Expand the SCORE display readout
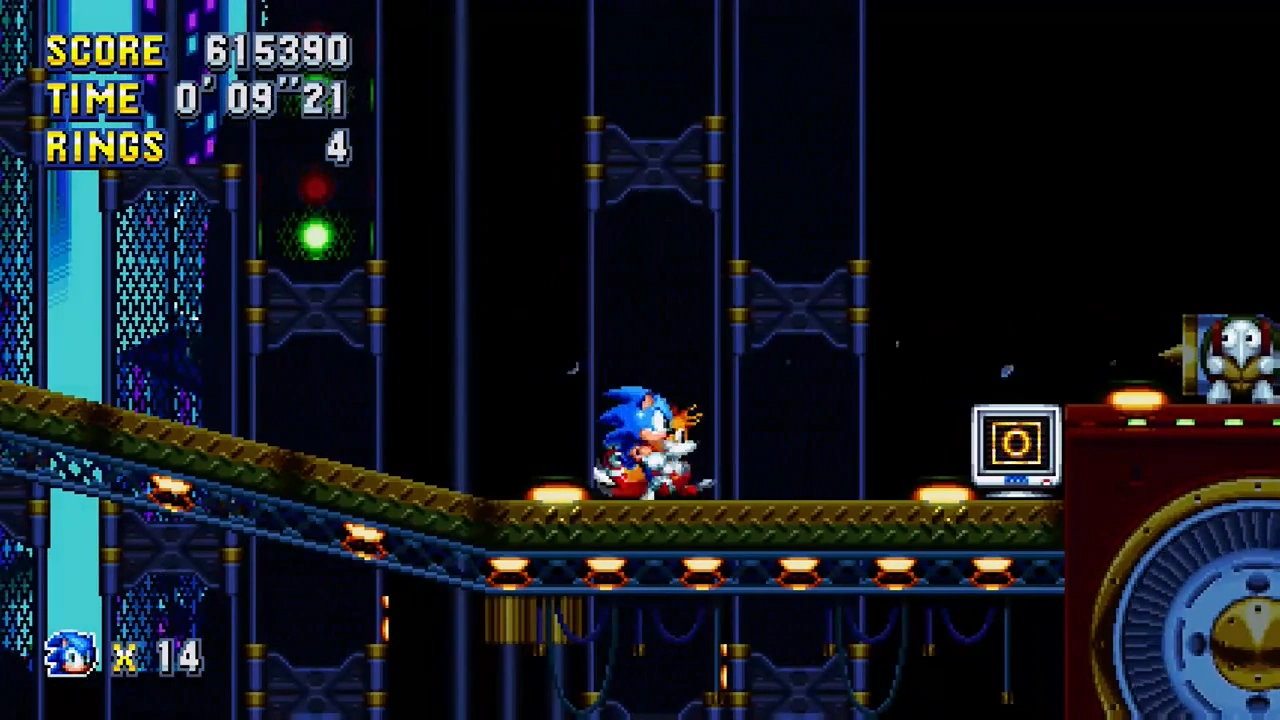1280x720 pixels. [x=277, y=51]
